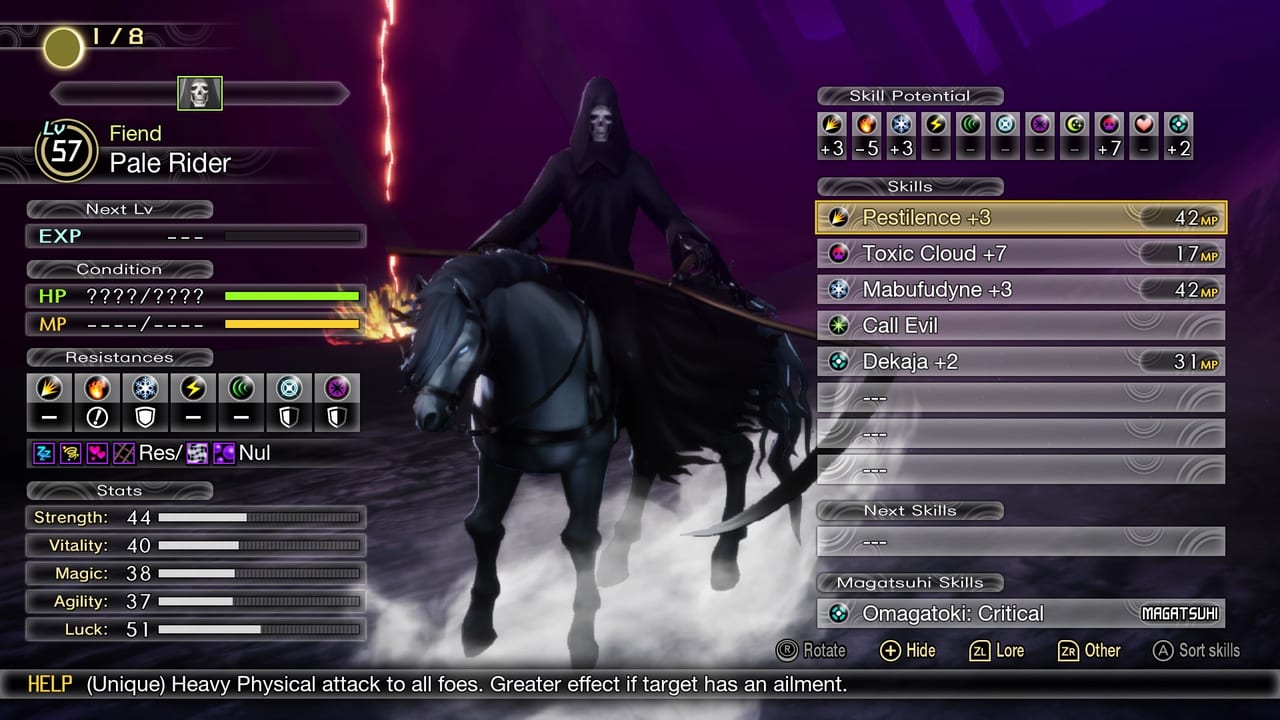Select the Pestilence +3 skill entry
Viewport: 1280px width, 720px height.
pos(1020,217)
